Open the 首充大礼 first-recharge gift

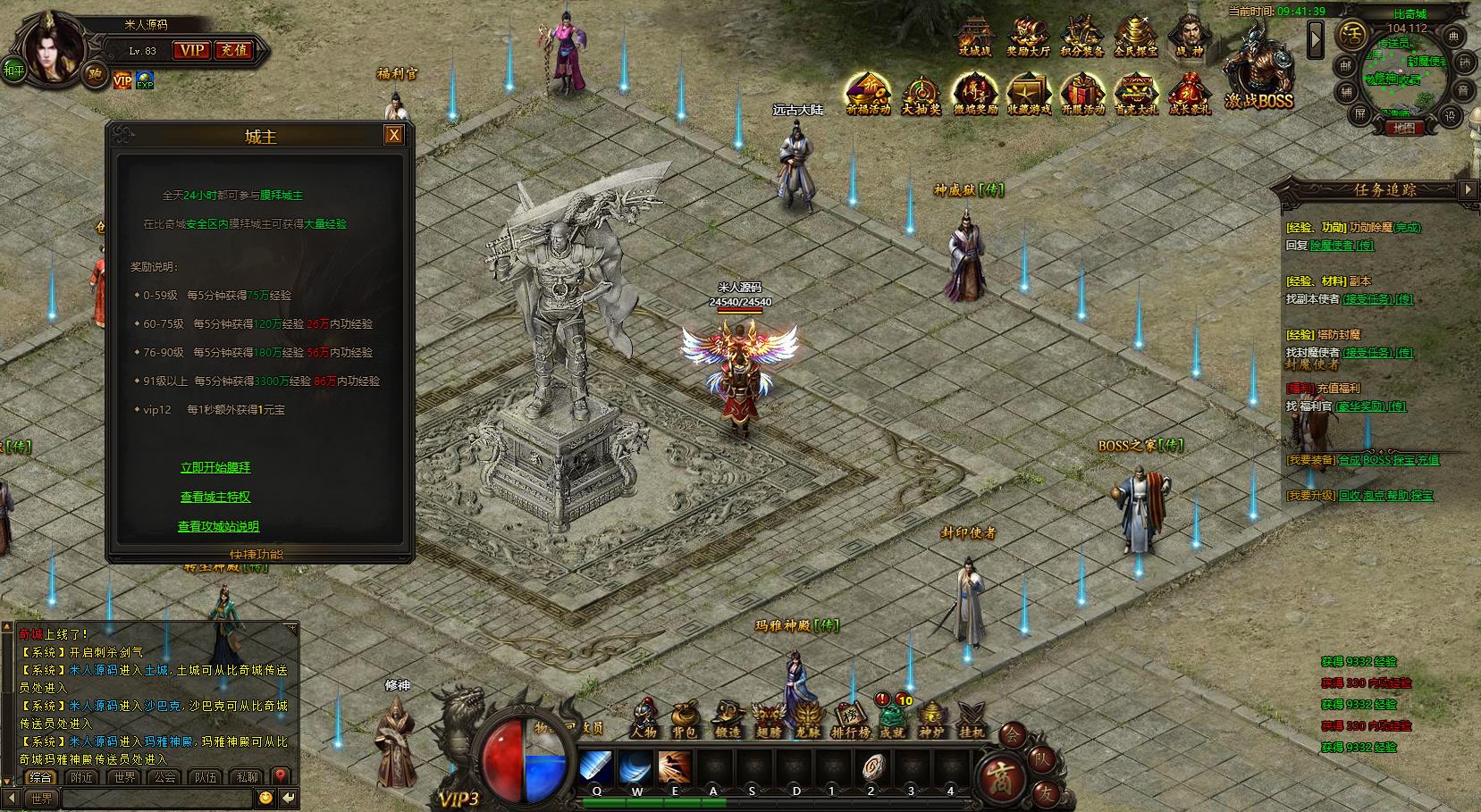[x=1135, y=94]
